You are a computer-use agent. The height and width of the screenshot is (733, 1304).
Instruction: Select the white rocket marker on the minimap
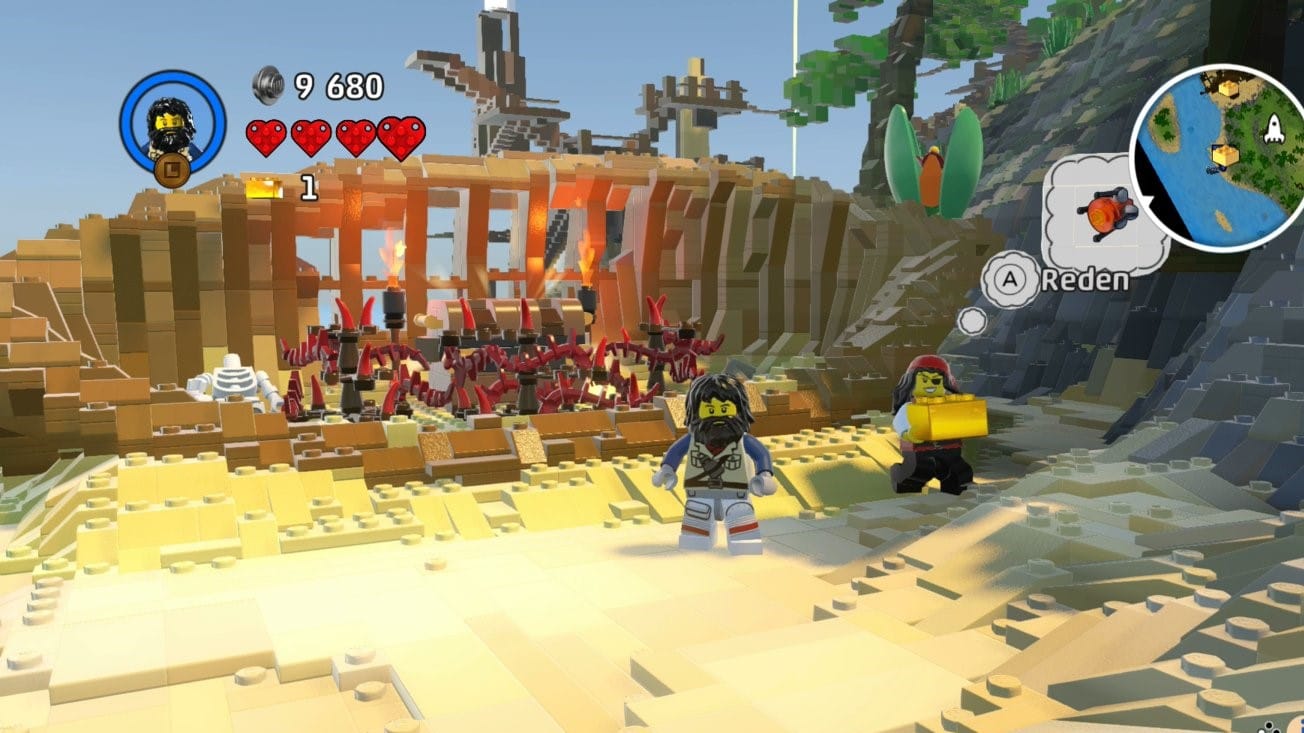1273,128
